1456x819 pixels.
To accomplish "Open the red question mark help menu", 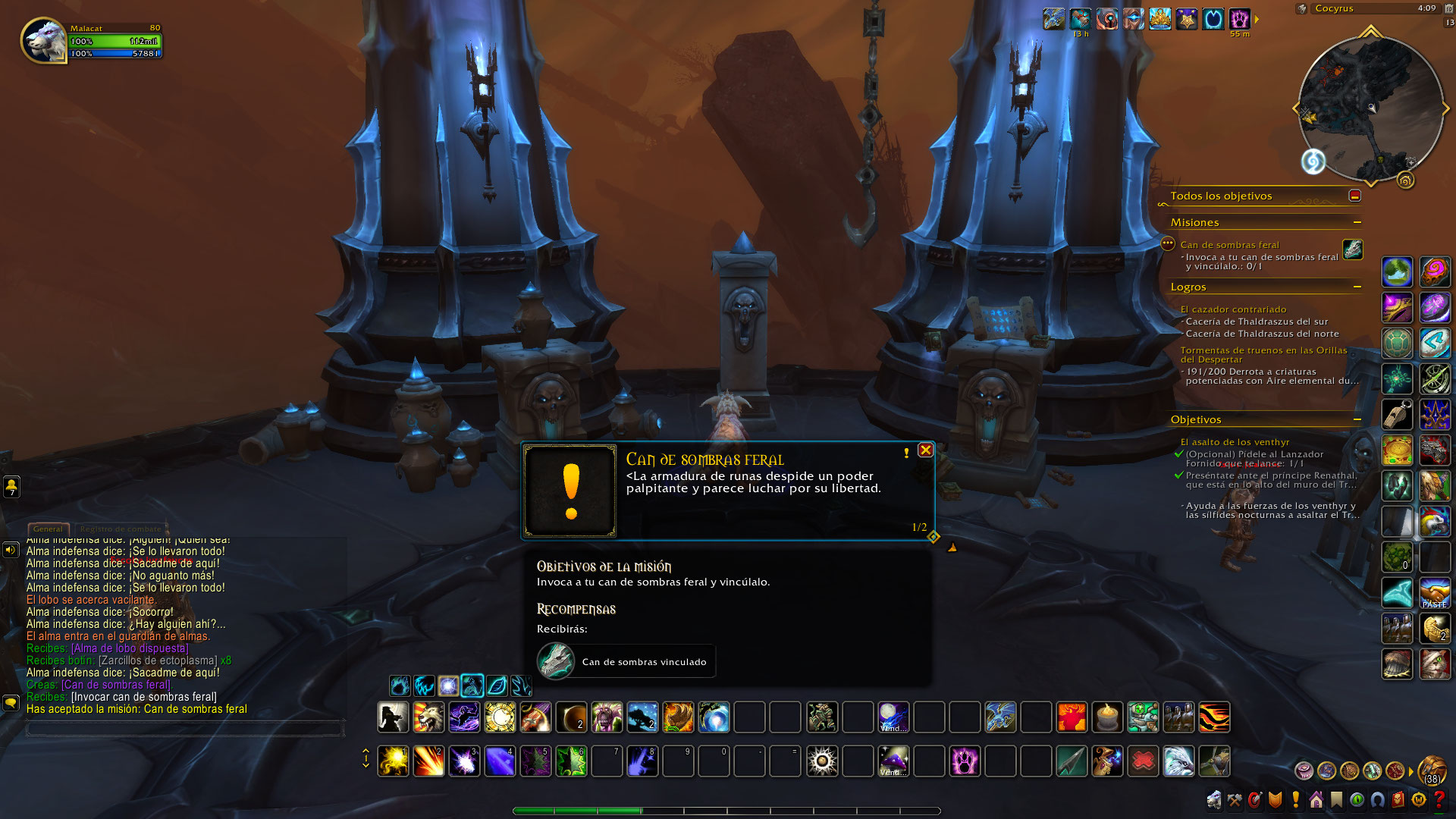I will pyautogui.click(x=1439, y=799).
